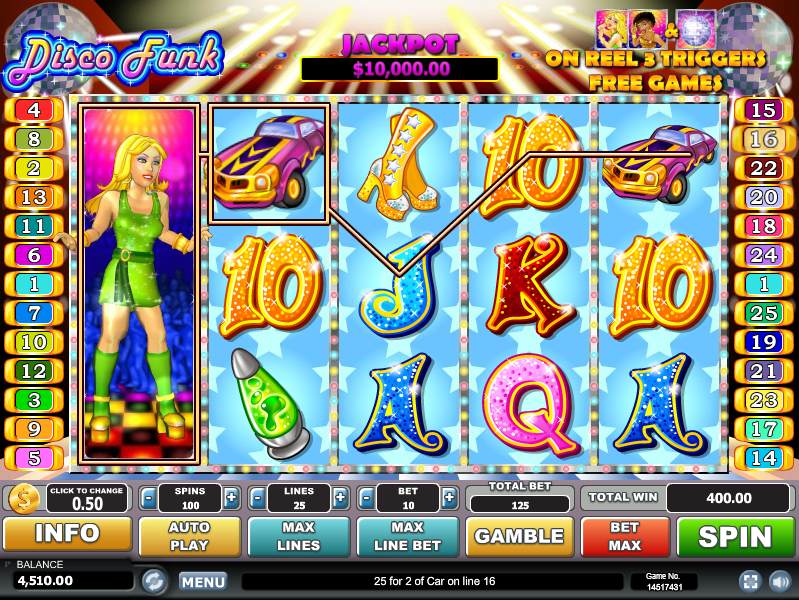Lower the bet per line
This screenshot has height=600, width=799.
[366, 497]
